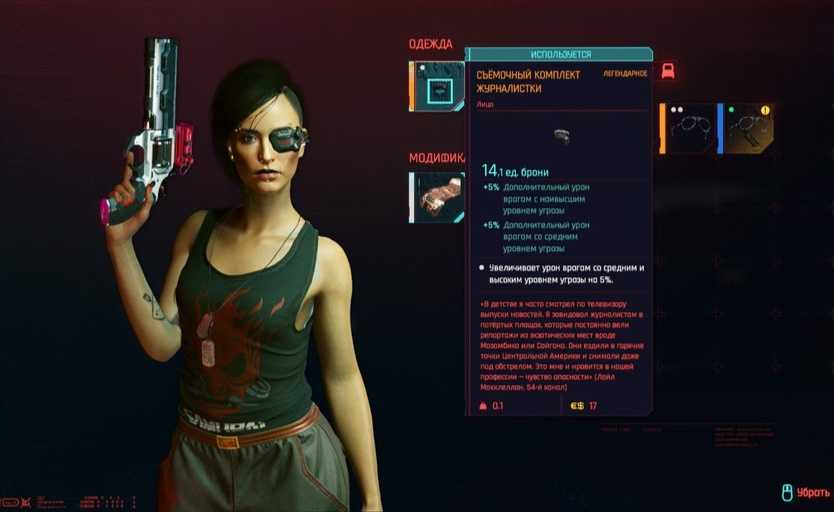This screenshot has height=512, width=834.
Task: Select the orange legendary glasses item
Action: click(688, 129)
